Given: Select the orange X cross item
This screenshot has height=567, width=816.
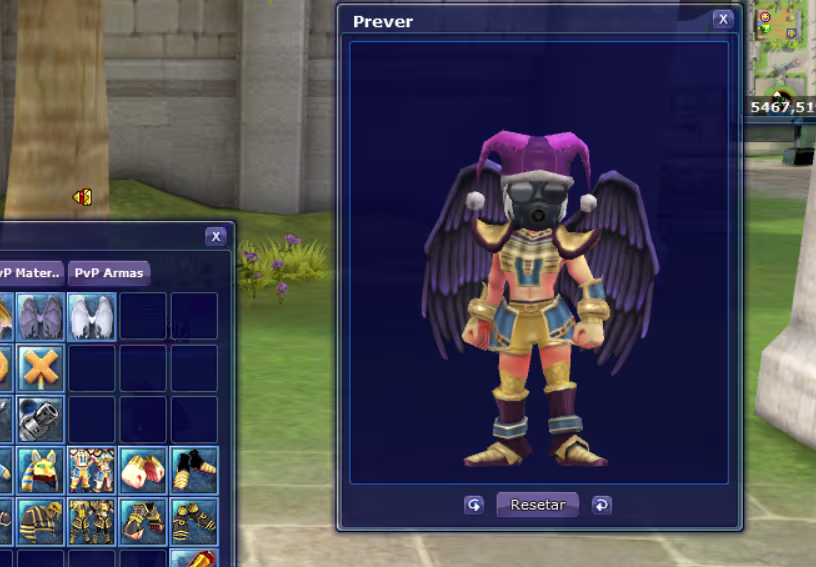Looking at the screenshot, I should [41, 368].
